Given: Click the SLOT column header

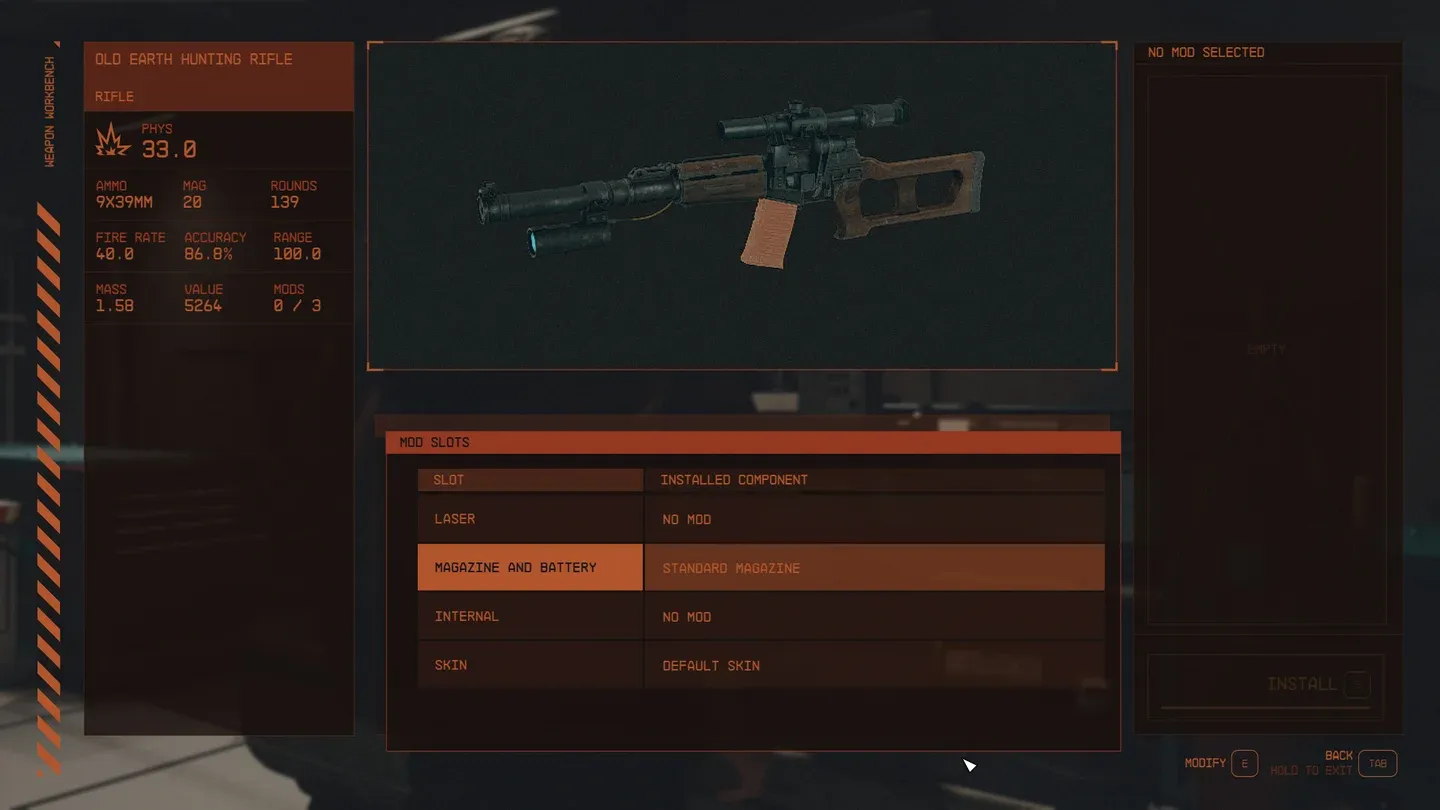Looking at the screenshot, I should [x=448, y=479].
